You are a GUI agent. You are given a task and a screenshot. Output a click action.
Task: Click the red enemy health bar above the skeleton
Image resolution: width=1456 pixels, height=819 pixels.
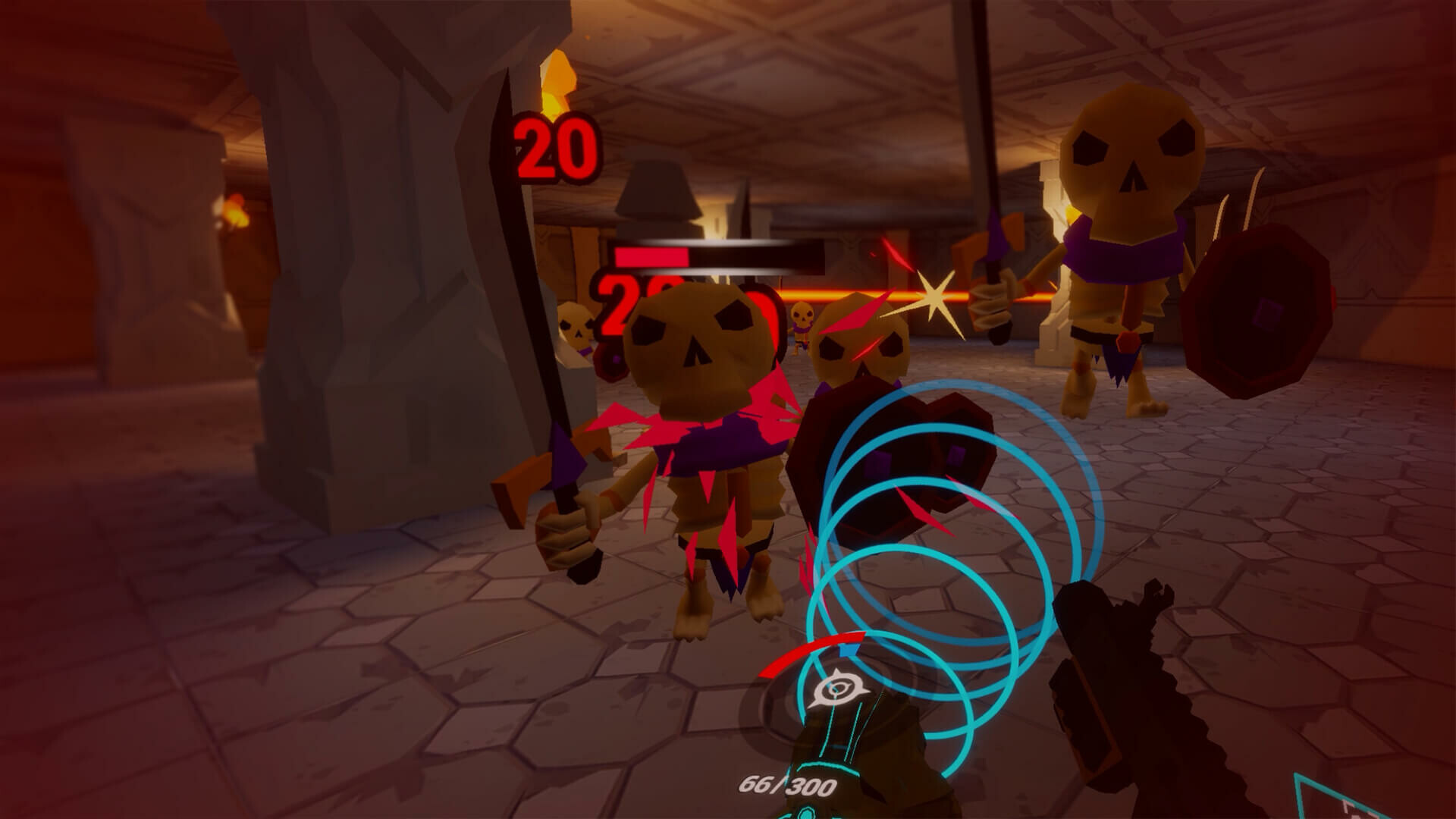[x=654, y=256]
